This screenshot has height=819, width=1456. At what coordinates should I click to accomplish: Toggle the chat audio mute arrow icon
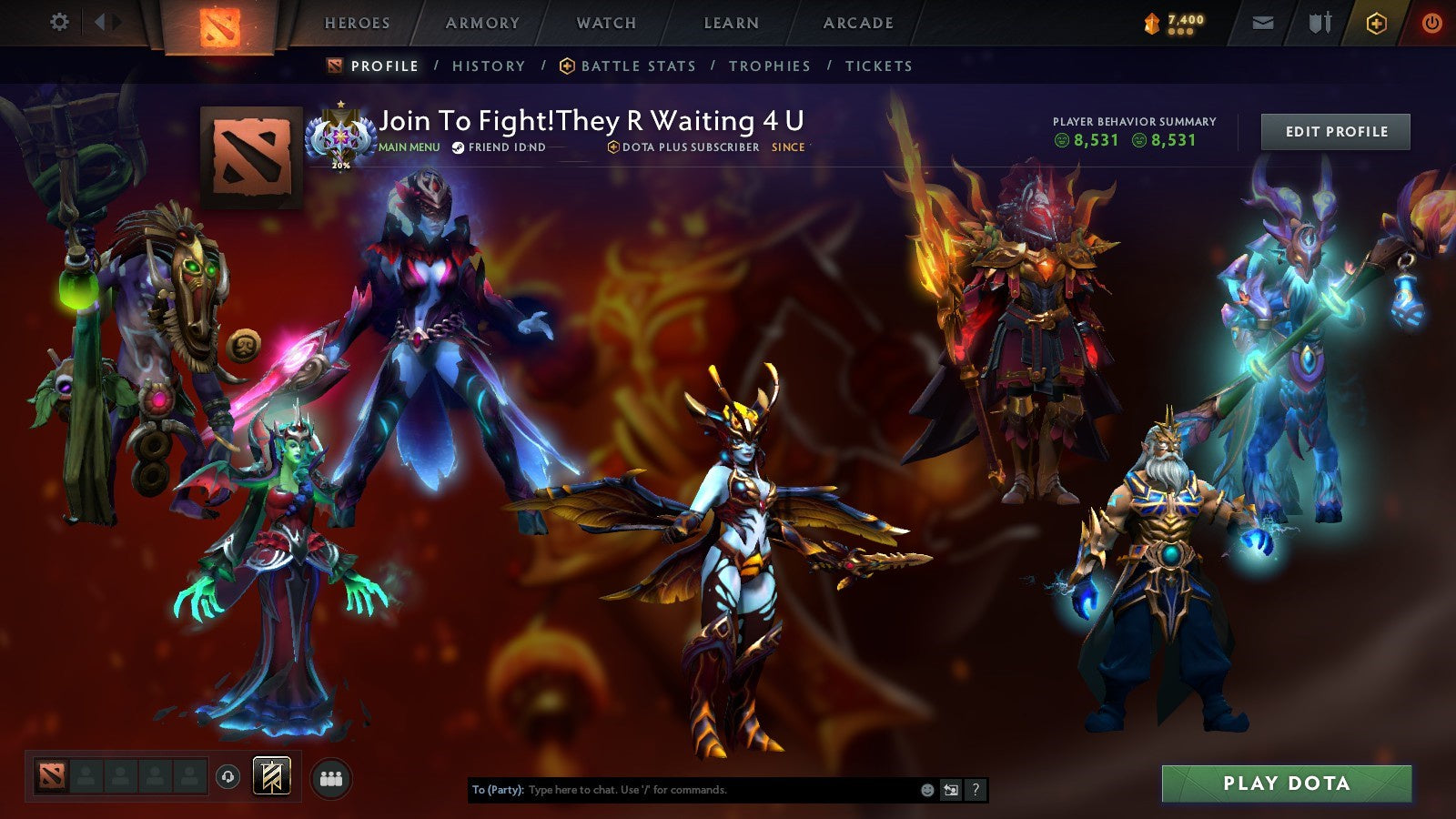pyautogui.click(x=950, y=791)
